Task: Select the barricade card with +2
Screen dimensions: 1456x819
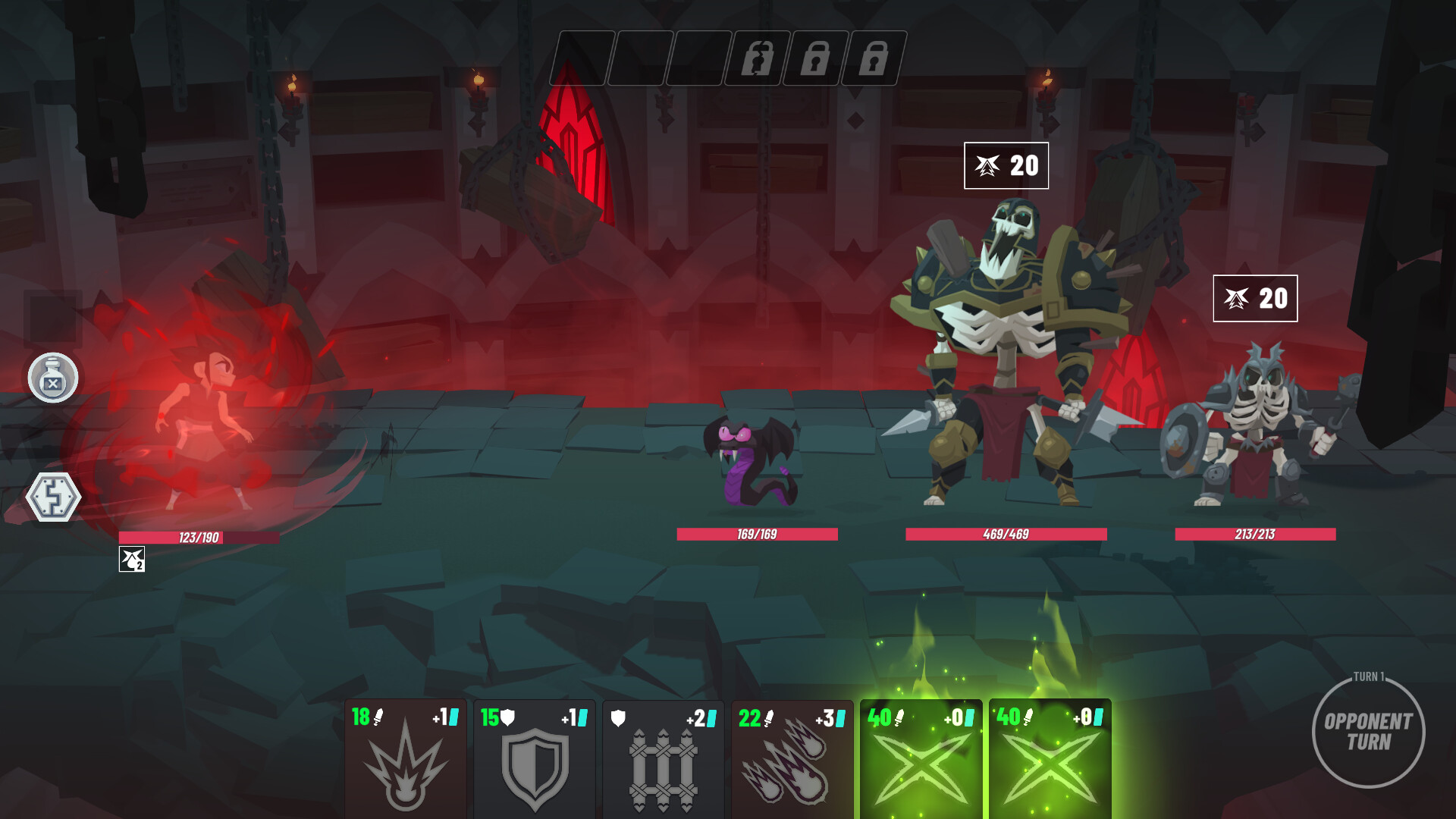Action: [663, 770]
